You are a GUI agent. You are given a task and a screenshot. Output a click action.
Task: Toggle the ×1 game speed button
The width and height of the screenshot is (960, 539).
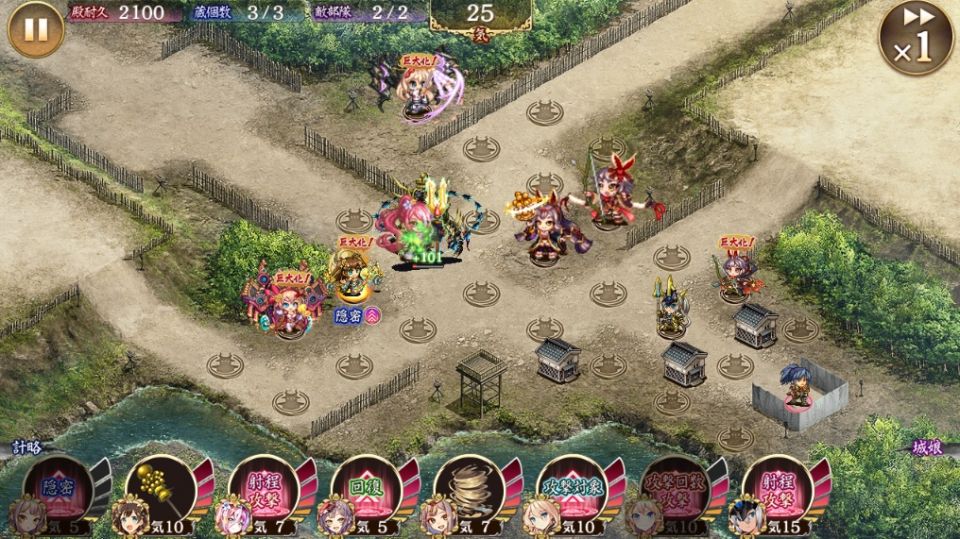(x=915, y=38)
